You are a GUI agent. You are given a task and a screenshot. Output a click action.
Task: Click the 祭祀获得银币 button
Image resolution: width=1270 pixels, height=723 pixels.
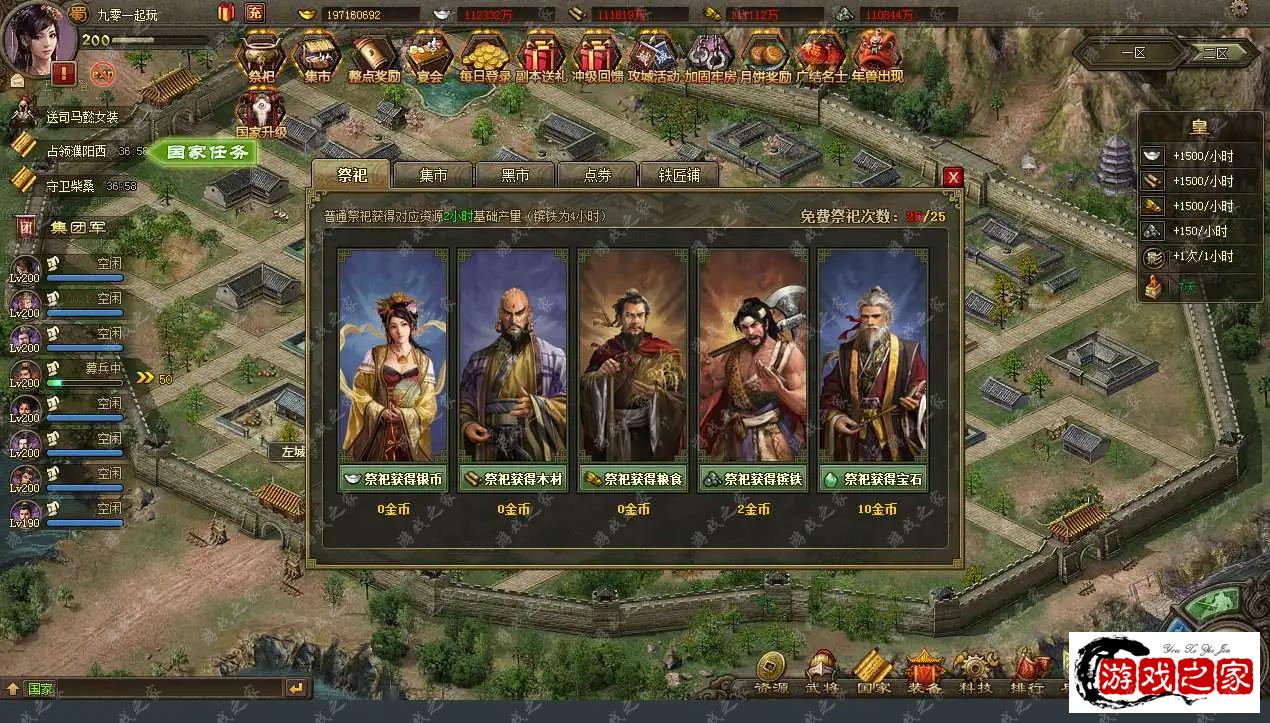click(x=393, y=479)
